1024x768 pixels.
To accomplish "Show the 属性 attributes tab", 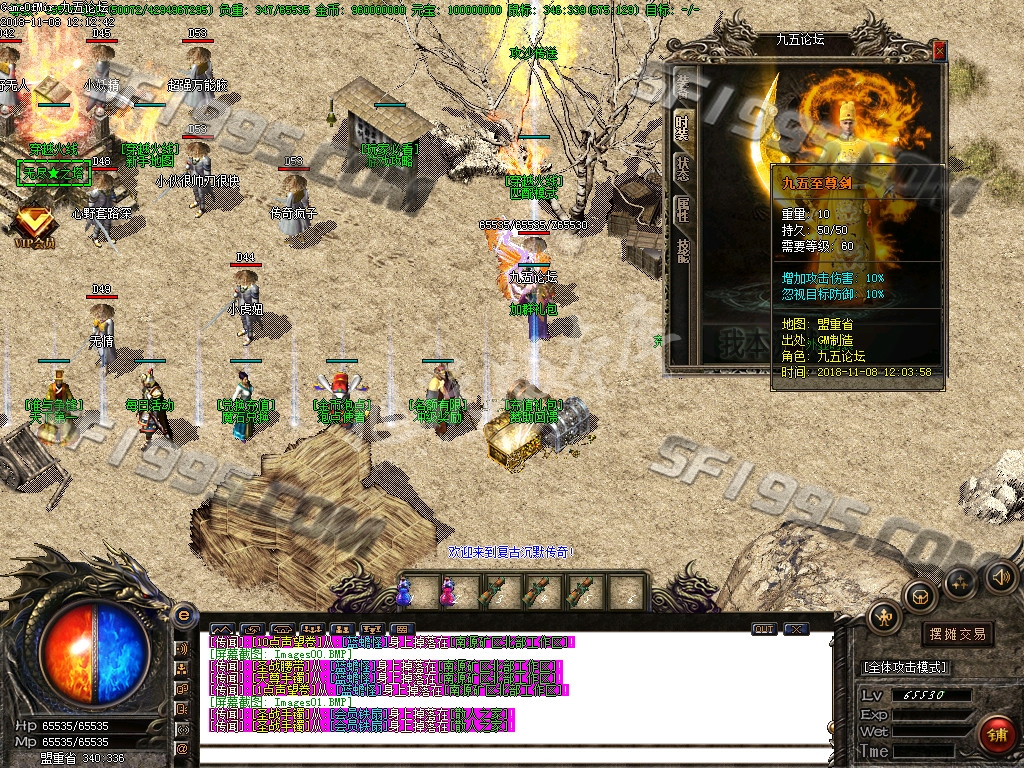I will coord(682,208).
